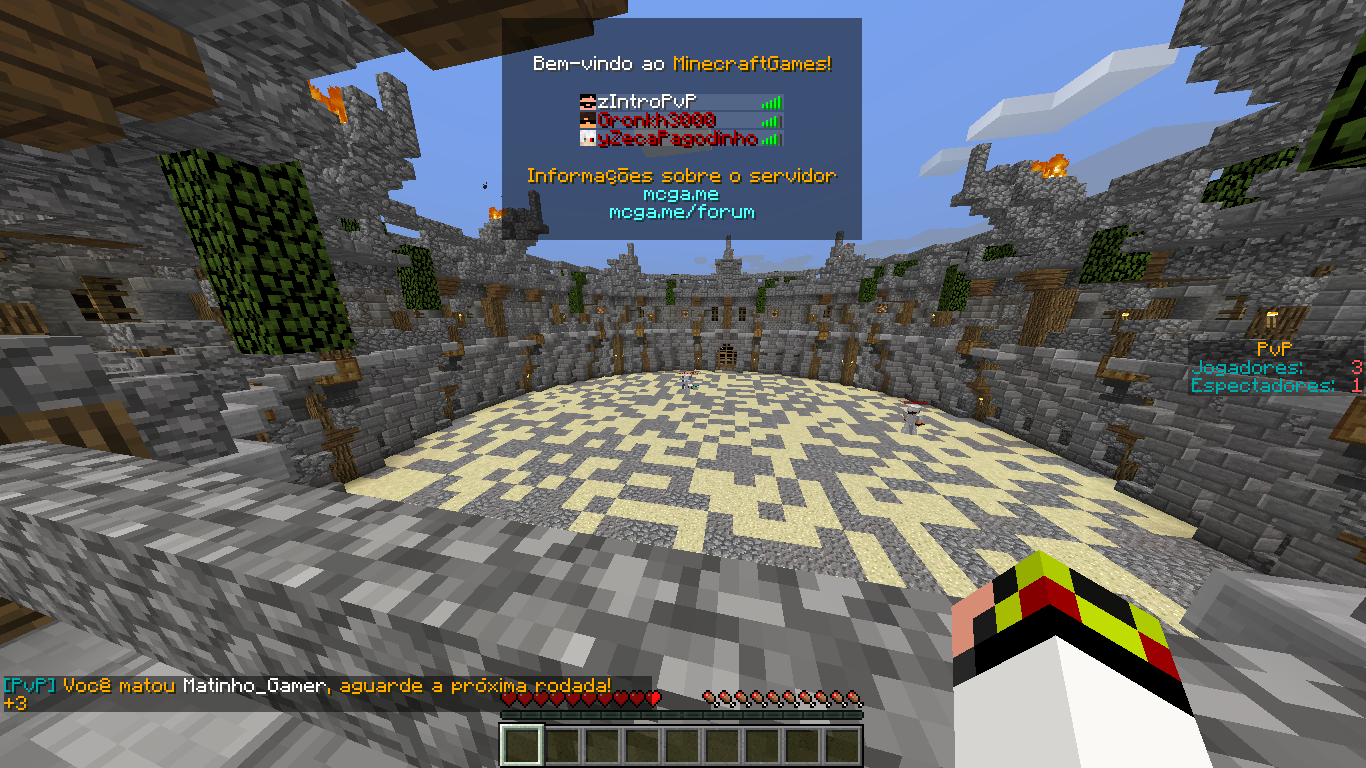Screen dimensions: 1366x768
Task: Click Gronkh3000 in the player list
Action: (x=680, y=121)
